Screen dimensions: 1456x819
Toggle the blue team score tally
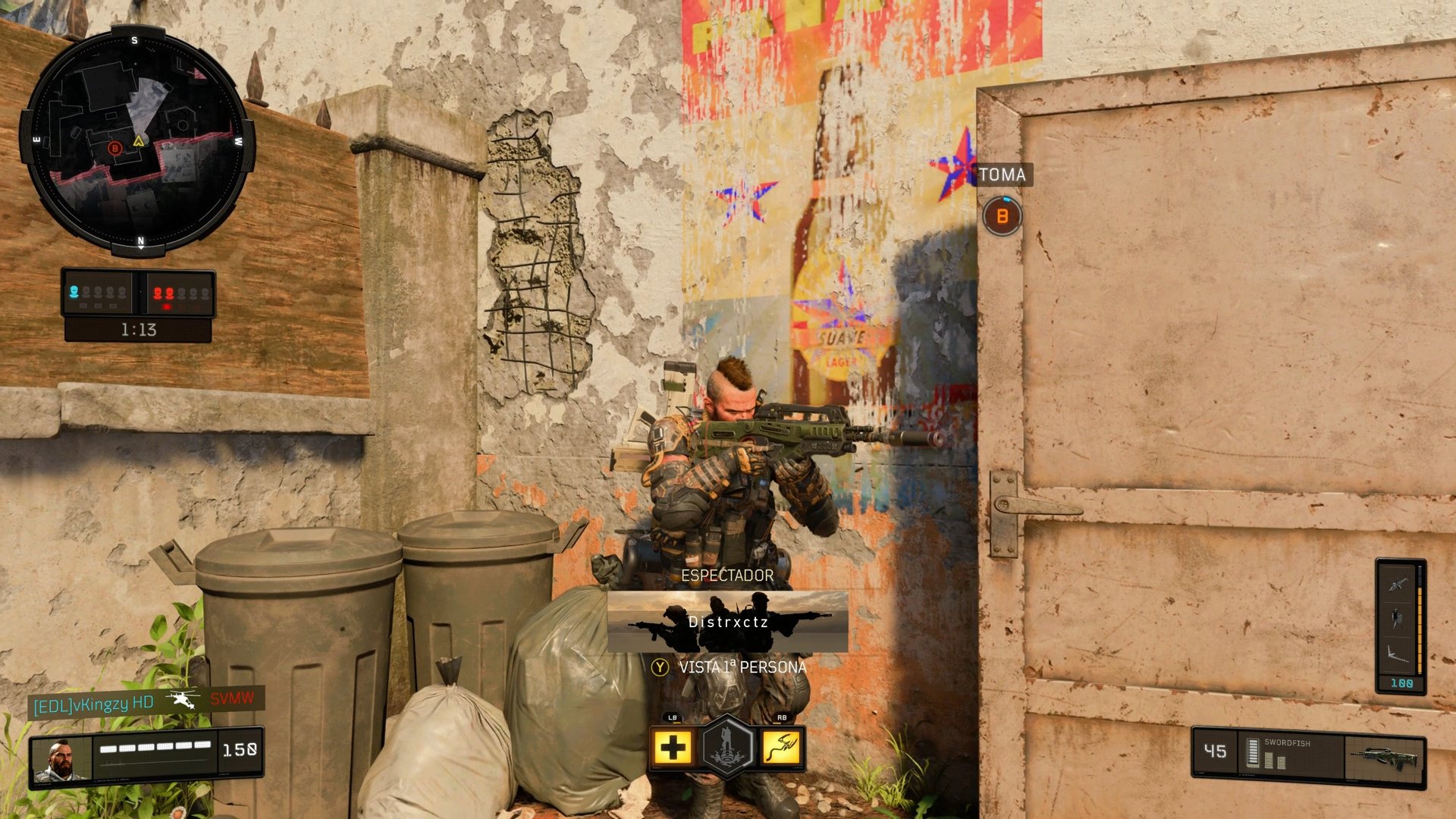pyautogui.click(x=102, y=292)
